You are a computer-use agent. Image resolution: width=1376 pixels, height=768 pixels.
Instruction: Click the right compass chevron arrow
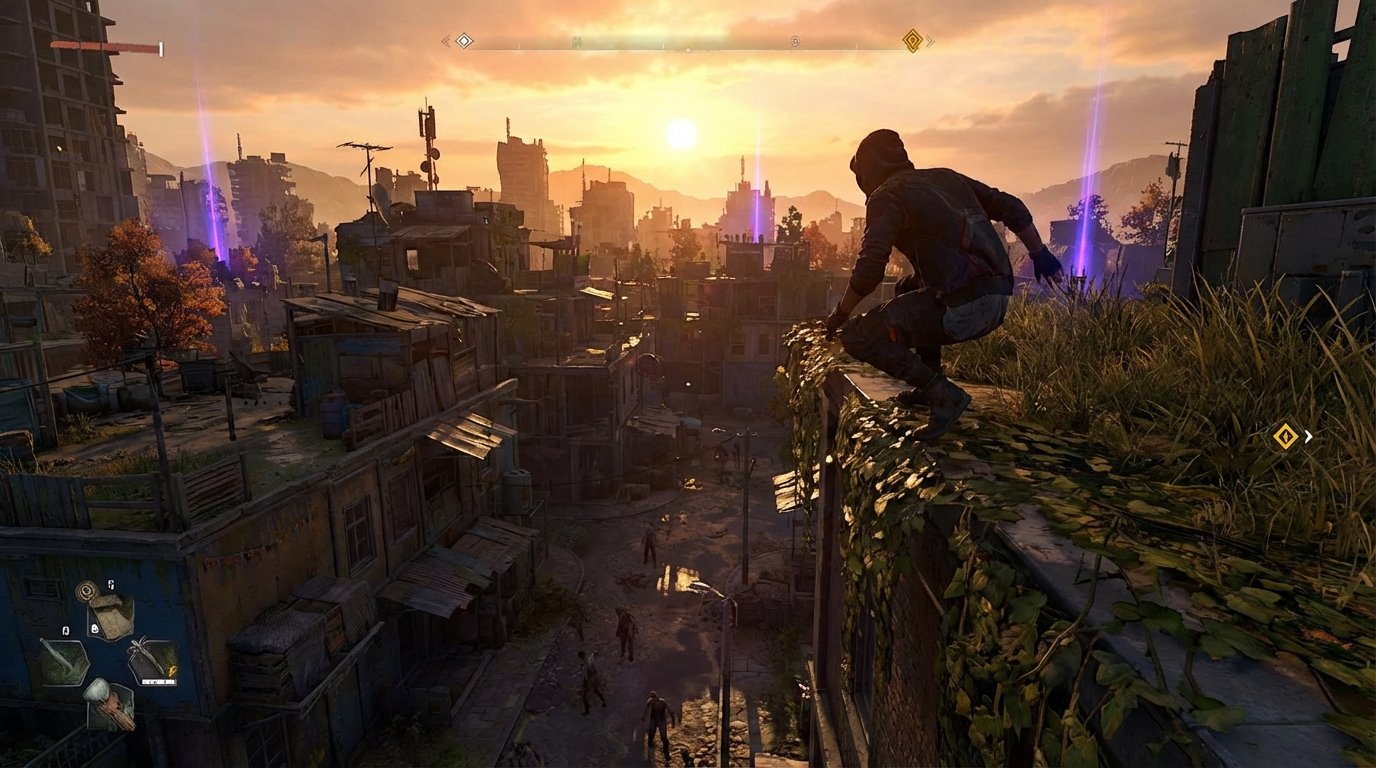tap(930, 41)
